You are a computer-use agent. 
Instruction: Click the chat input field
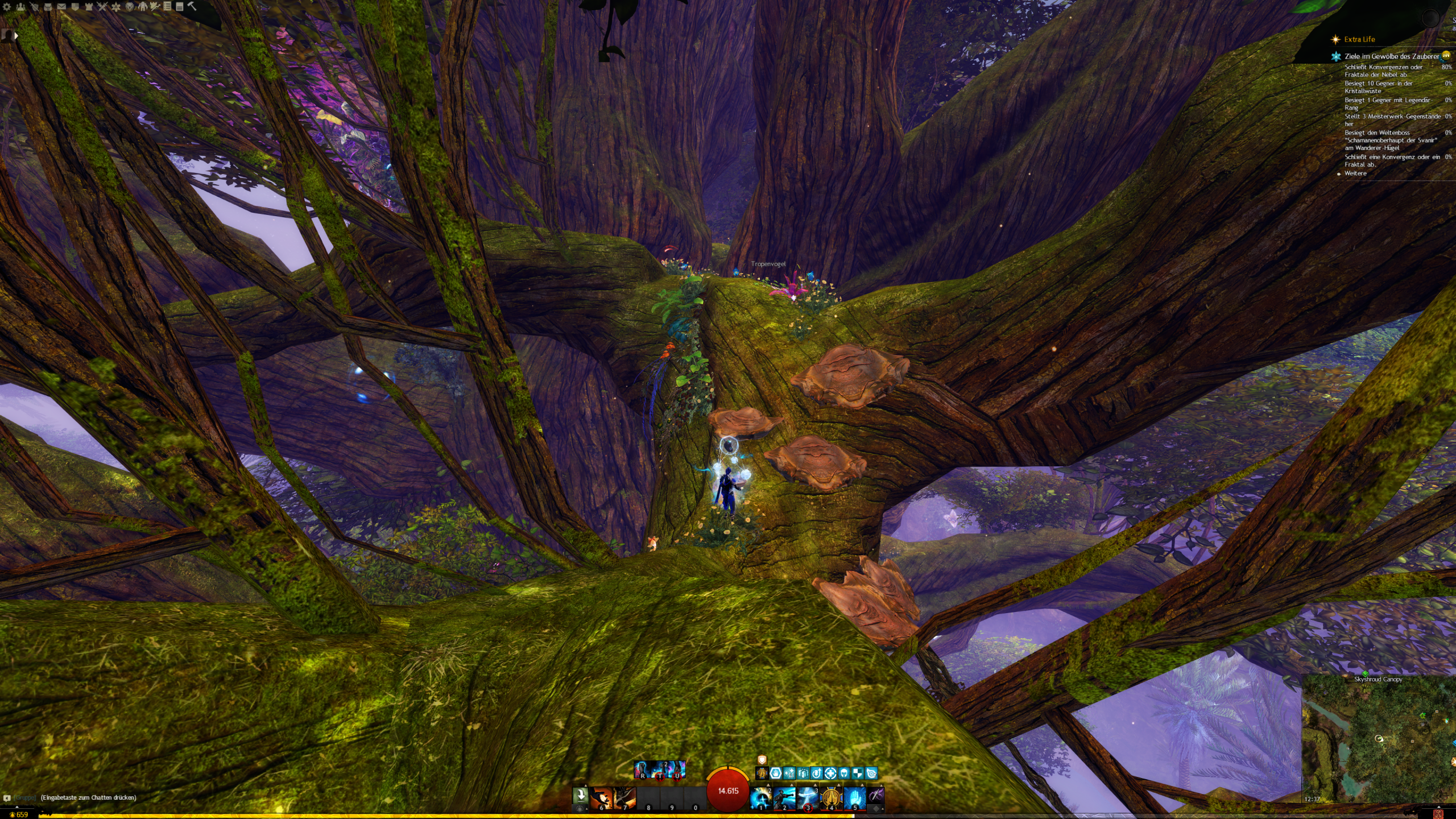click(88, 797)
